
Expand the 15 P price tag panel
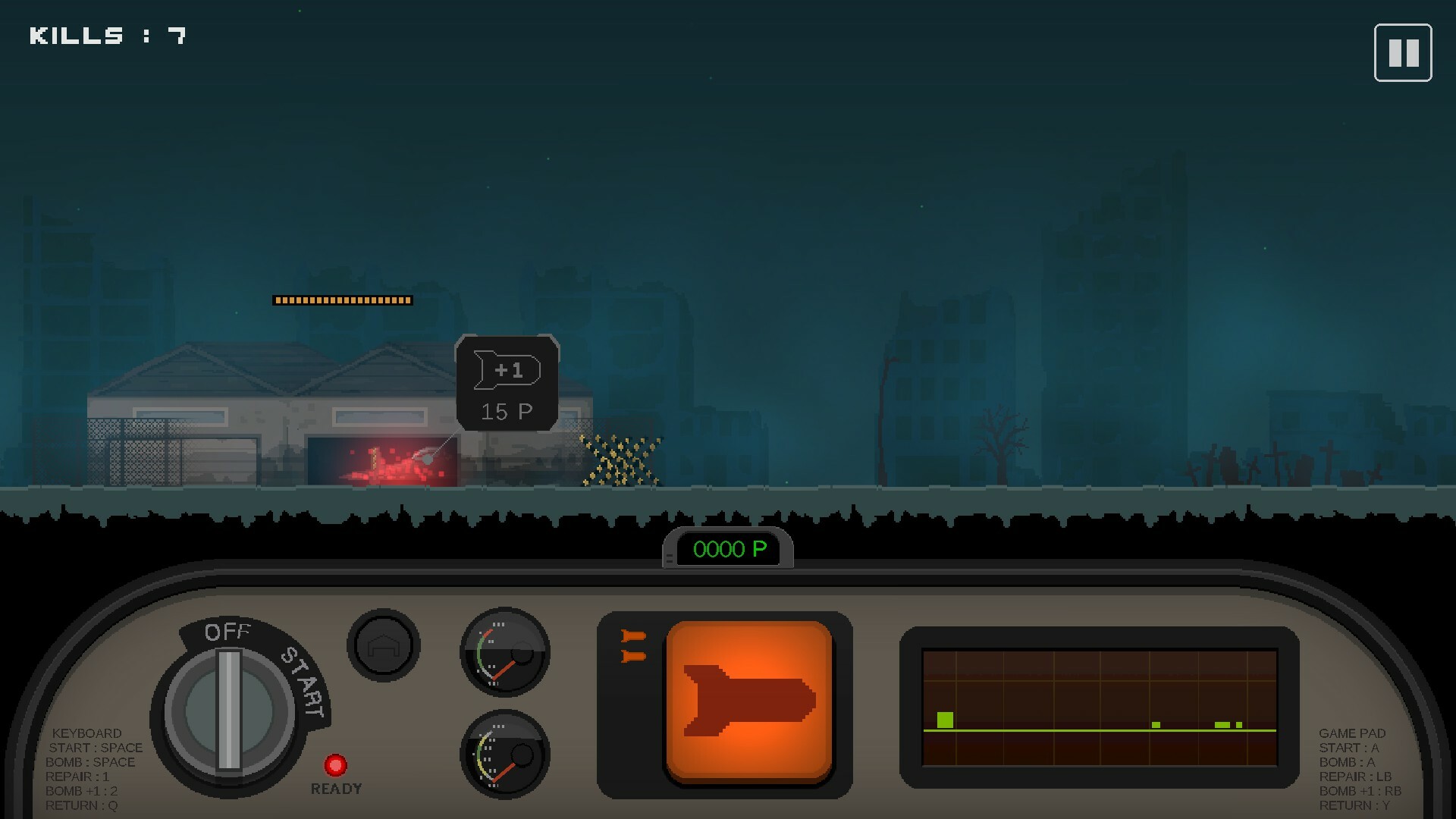[507, 409]
